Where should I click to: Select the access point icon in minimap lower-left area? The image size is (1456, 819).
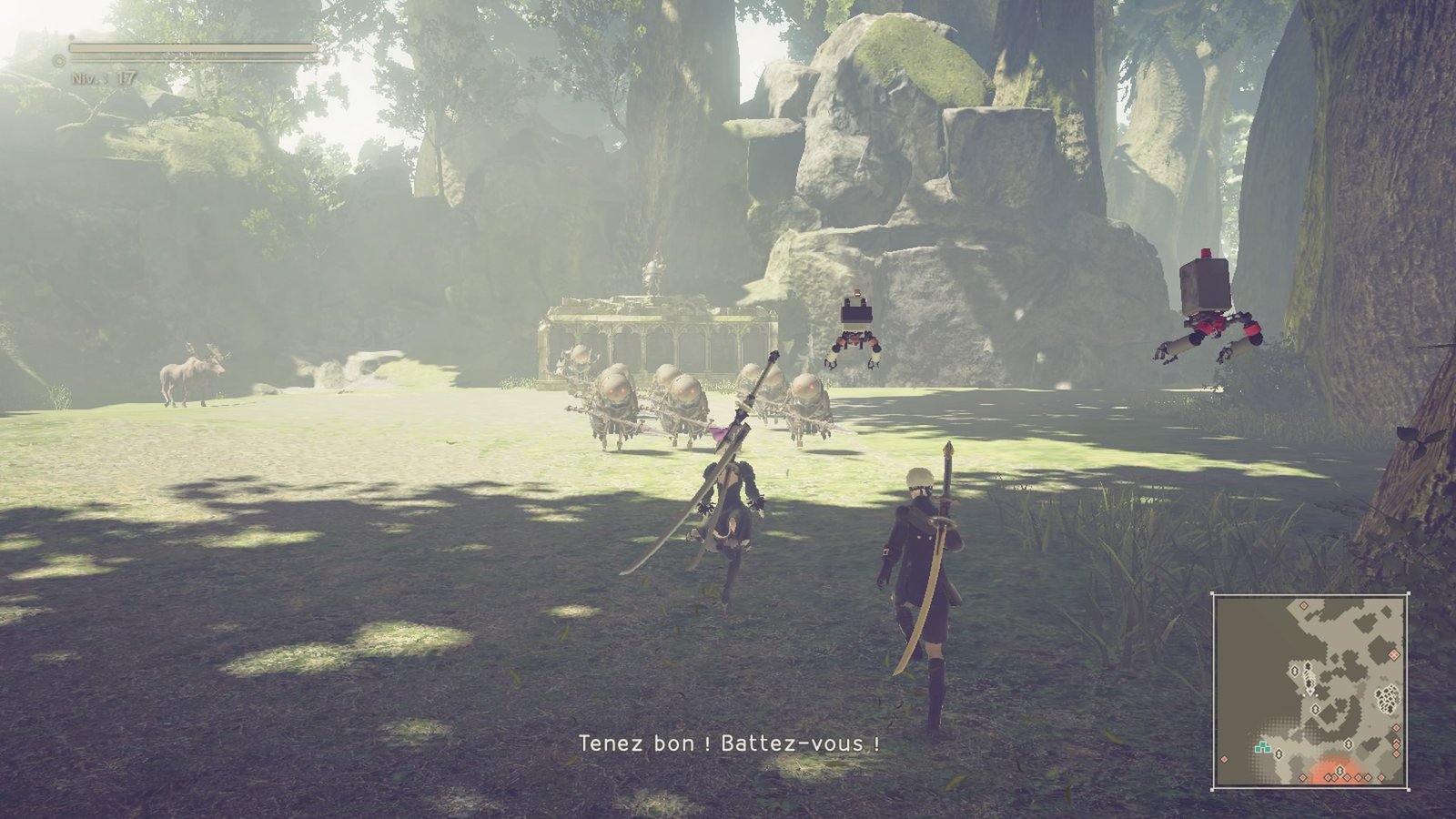pyautogui.click(x=1279, y=754)
